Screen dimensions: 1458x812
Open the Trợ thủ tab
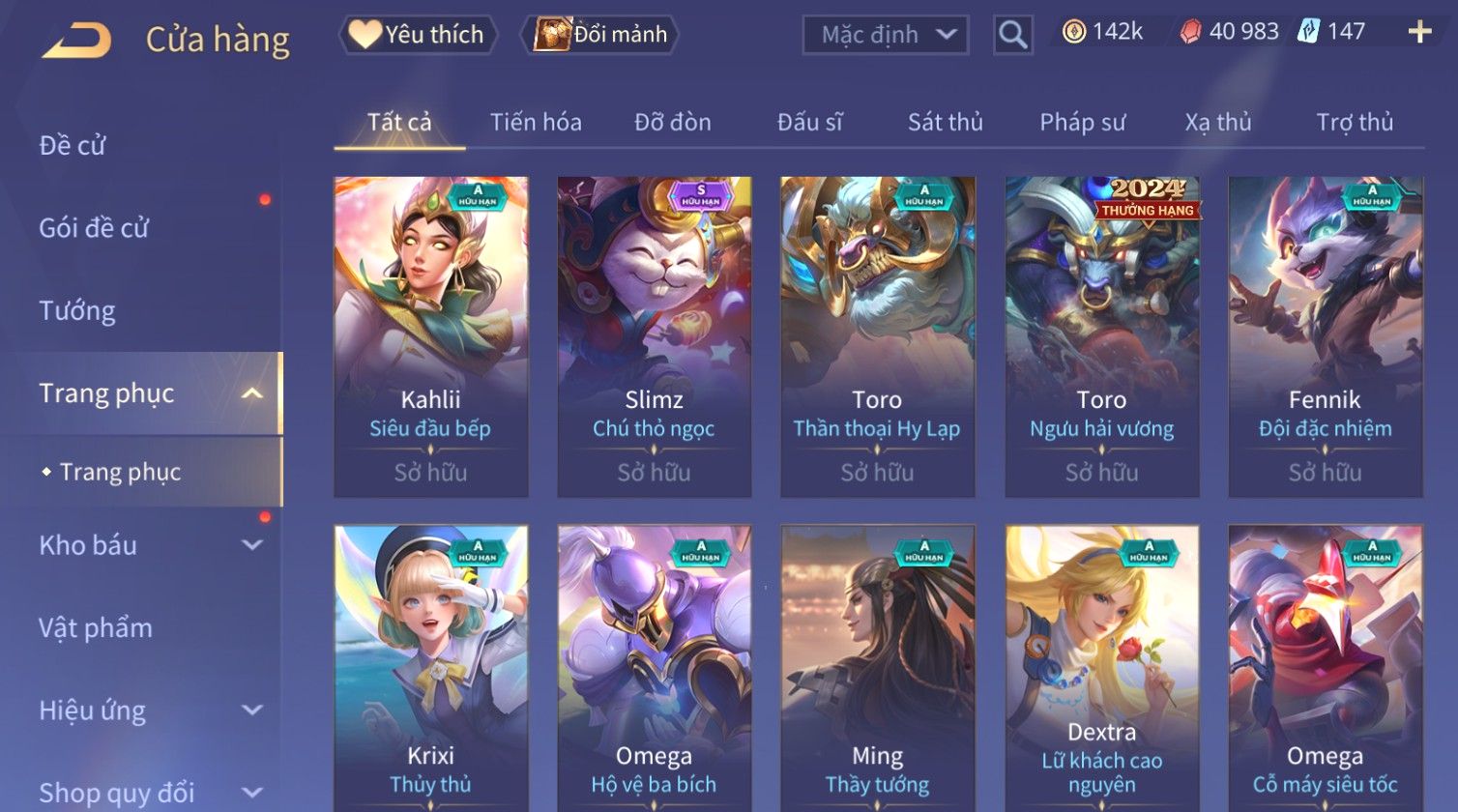point(1355,123)
